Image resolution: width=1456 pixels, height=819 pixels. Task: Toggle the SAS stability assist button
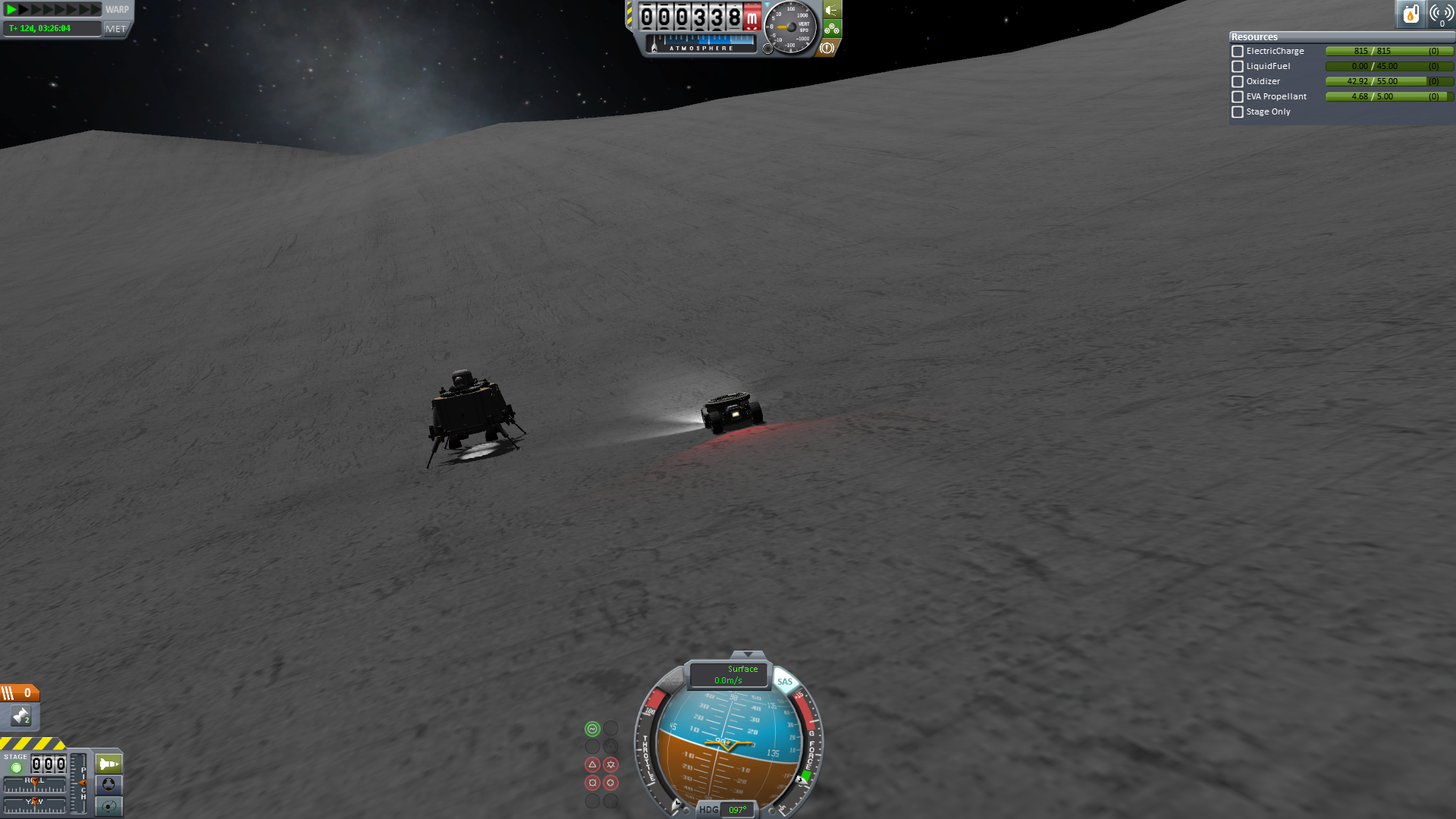pyautogui.click(x=784, y=681)
